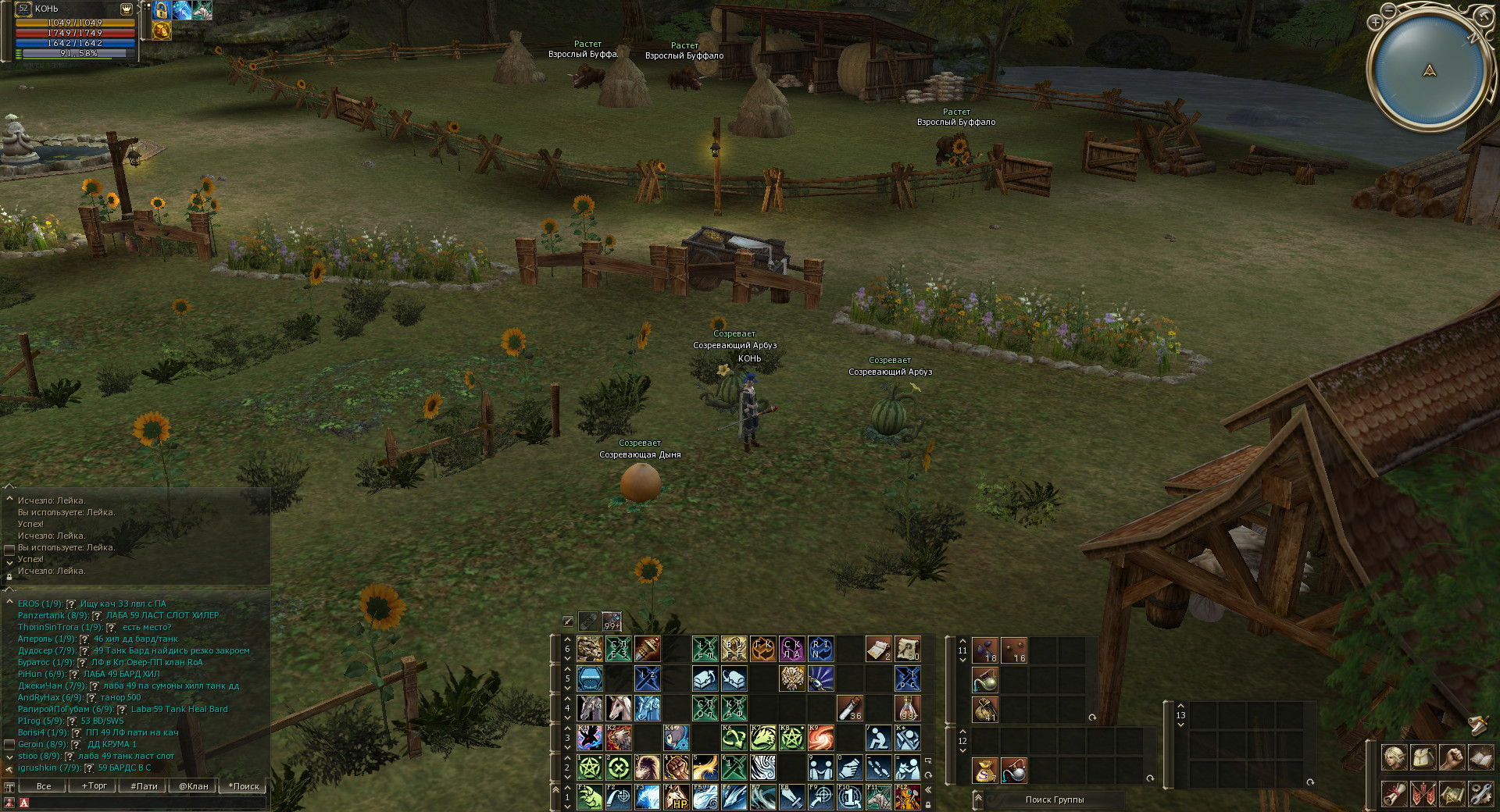This screenshot has width=1500, height=812.
Task: Use the F4 wolf HP skill
Action: click(676, 797)
